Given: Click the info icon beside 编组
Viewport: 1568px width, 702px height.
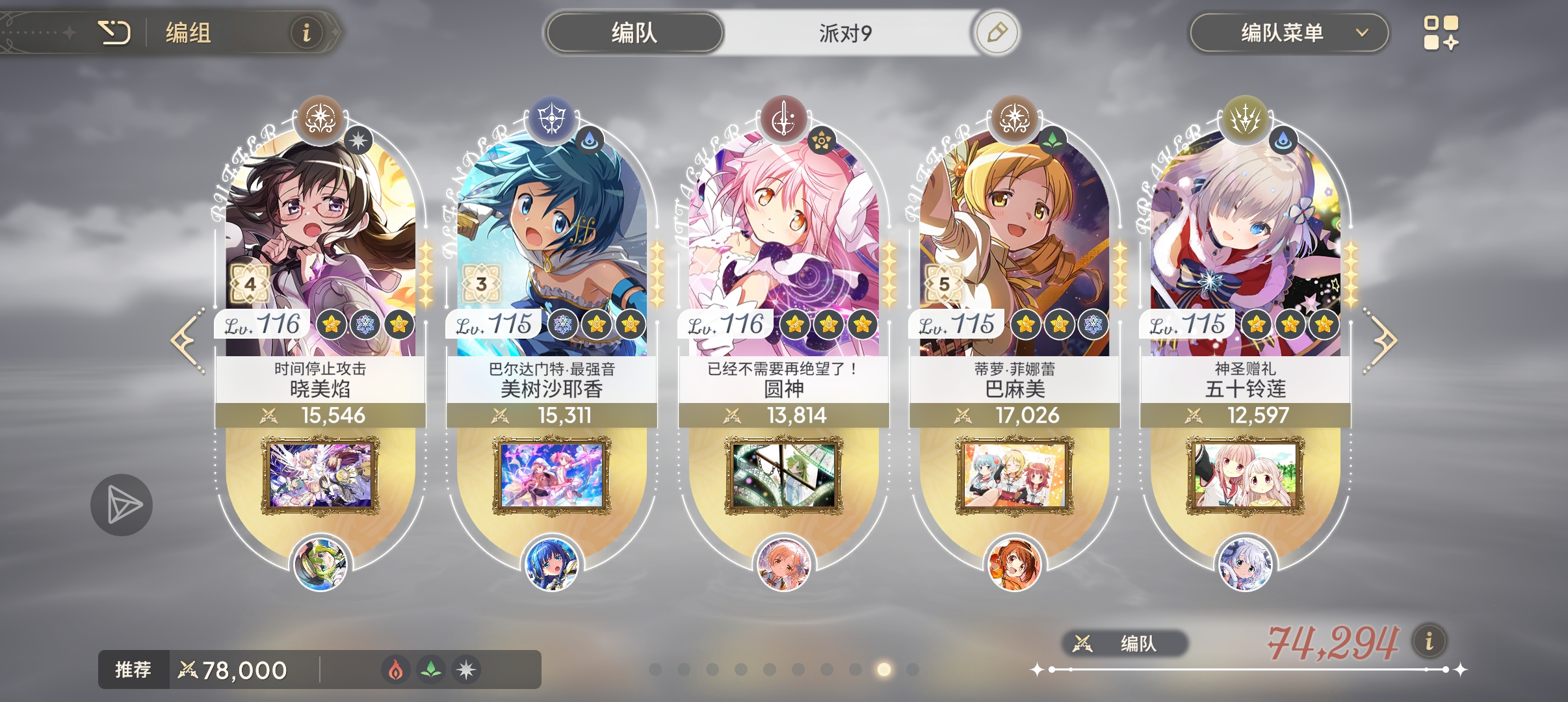Looking at the screenshot, I should [307, 32].
